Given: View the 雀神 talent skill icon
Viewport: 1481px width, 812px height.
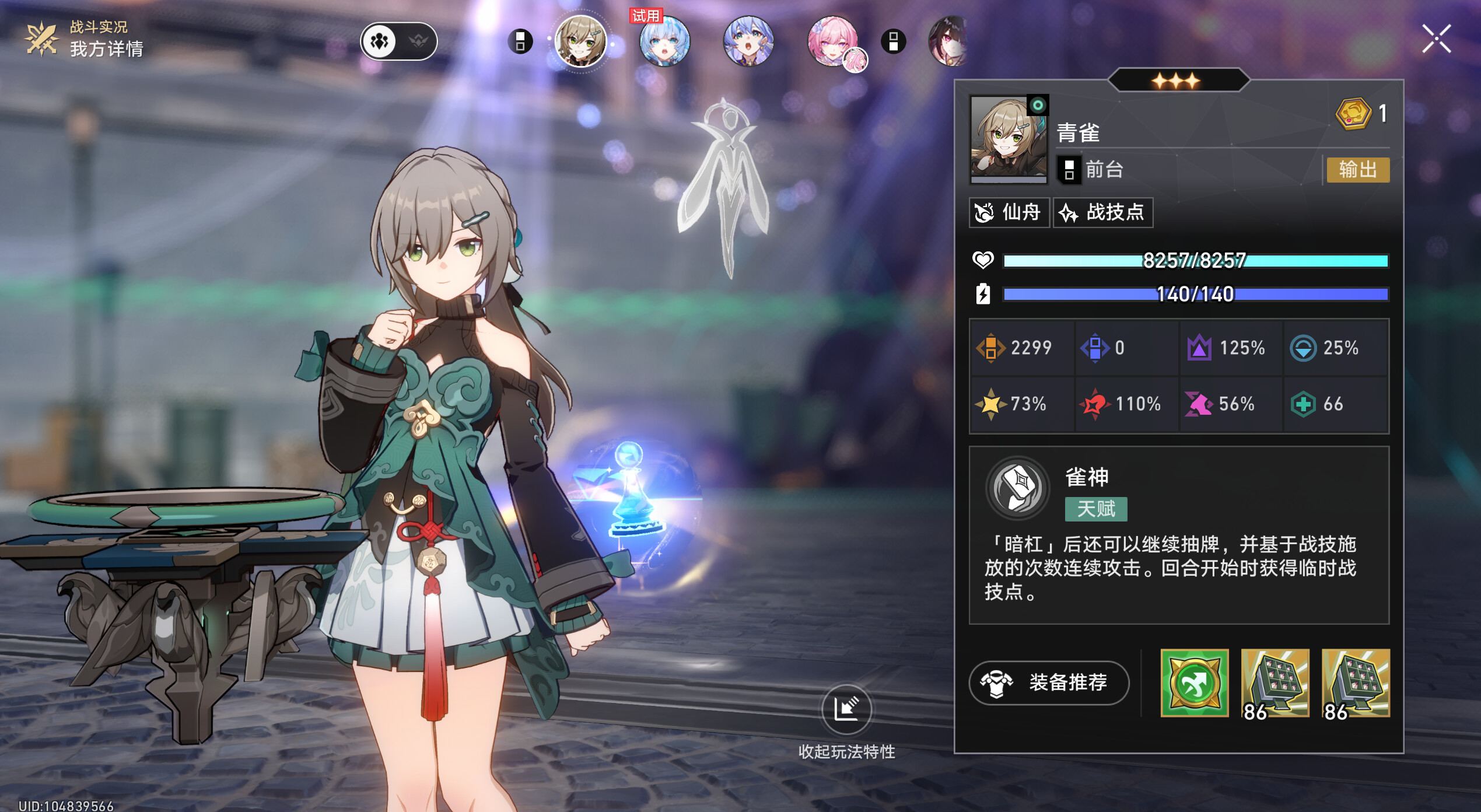Looking at the screenshot, I should click(x=1018, y=488).
